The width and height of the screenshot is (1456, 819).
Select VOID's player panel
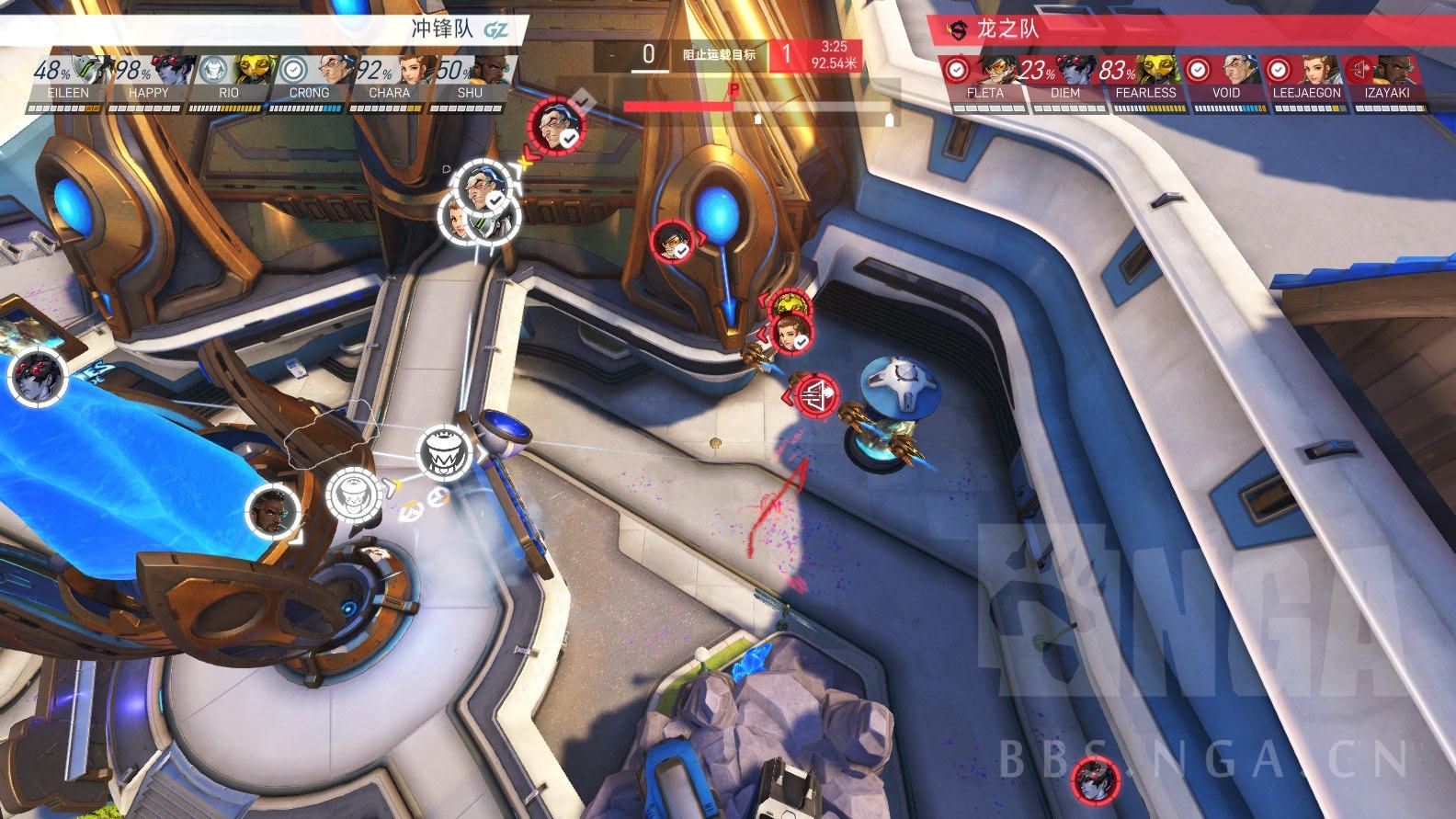point(1225,81)
